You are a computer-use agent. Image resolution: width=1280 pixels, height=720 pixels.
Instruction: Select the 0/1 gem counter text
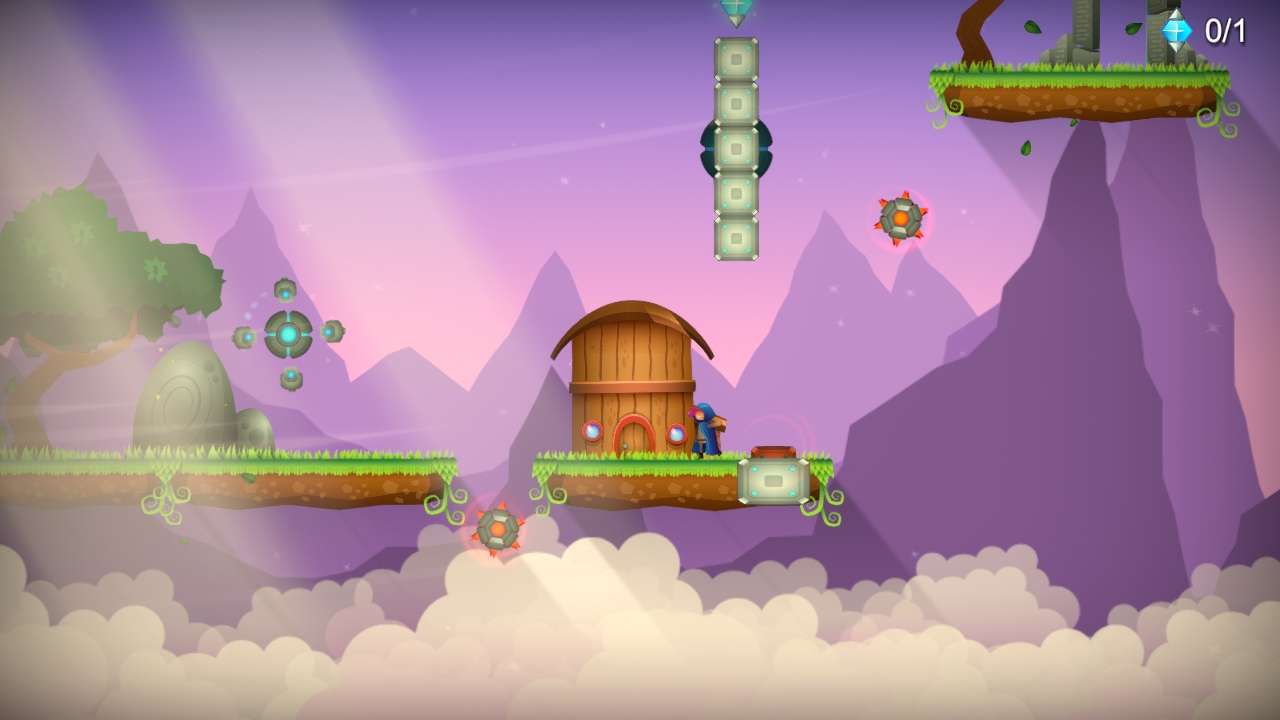(x=1224, y=31)
